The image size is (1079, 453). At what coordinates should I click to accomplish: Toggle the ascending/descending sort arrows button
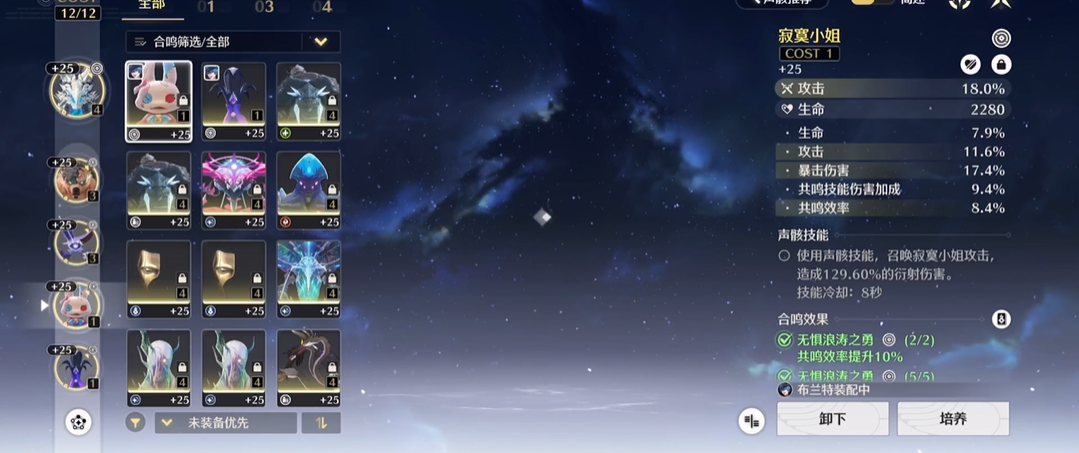321,423
